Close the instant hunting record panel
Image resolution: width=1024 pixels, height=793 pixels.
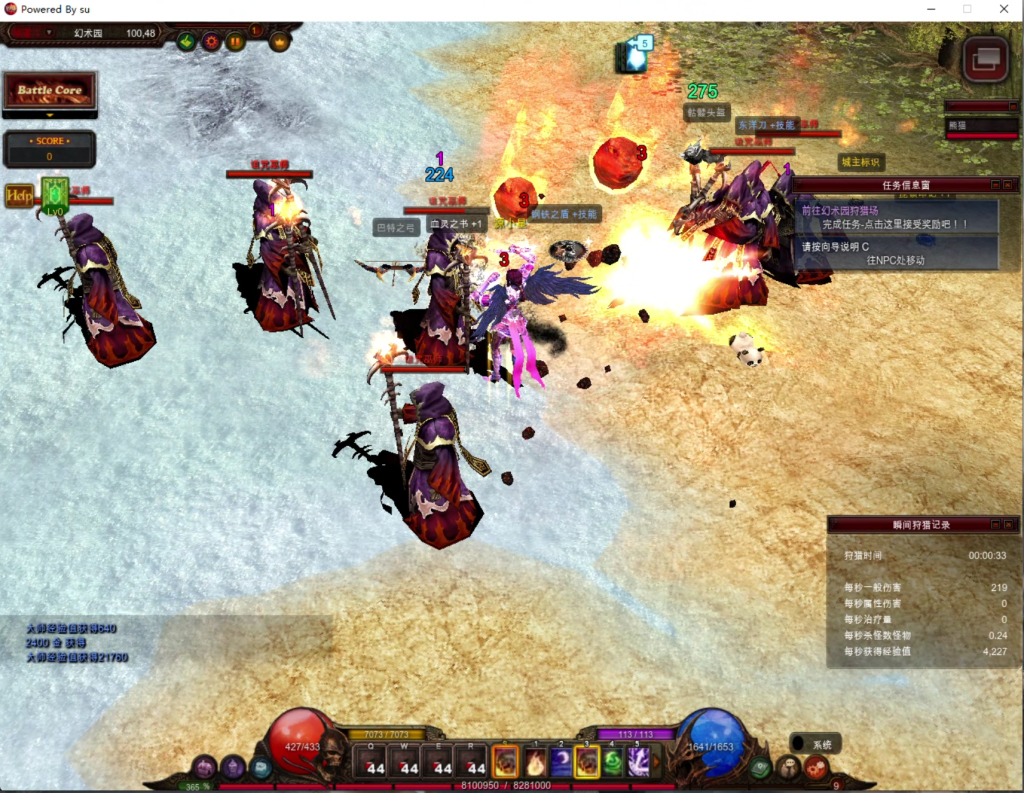pos(1010,524)
